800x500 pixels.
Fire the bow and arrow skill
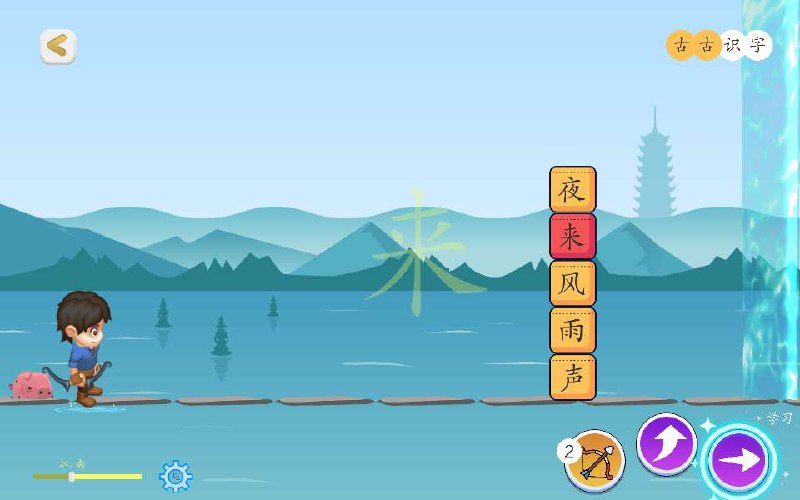click(x=595, y=460)
